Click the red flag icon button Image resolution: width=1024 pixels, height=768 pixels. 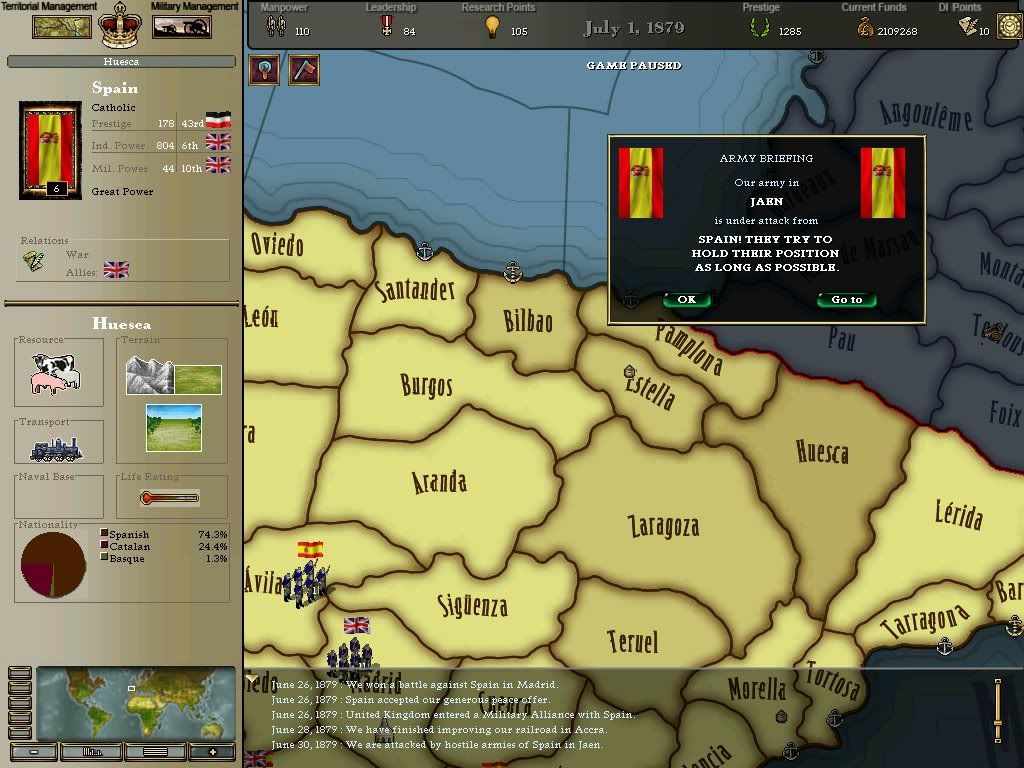(x=303, y=70)
